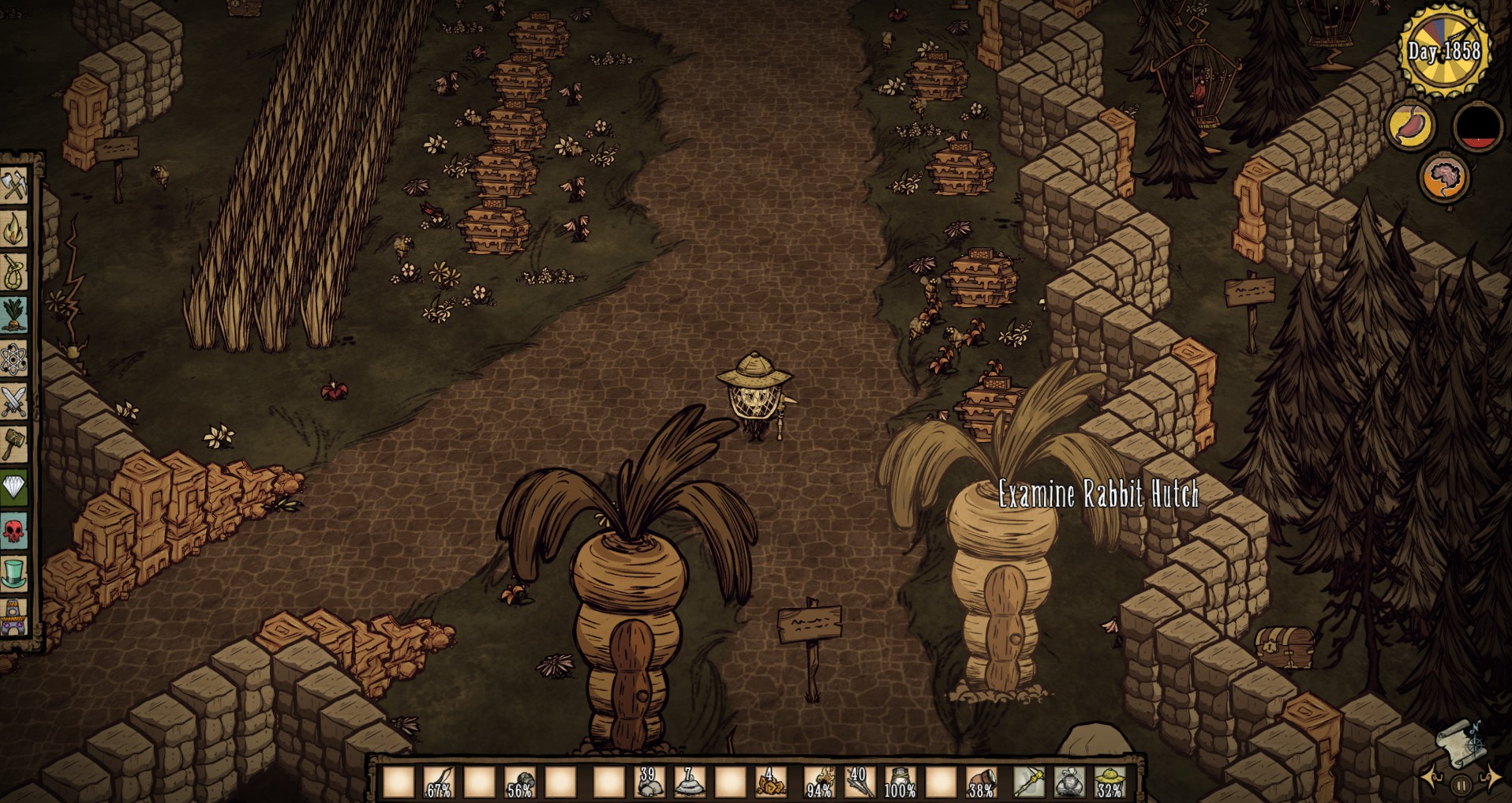Rotate the camera left
1512x803 pixels.
[1432, 778]
